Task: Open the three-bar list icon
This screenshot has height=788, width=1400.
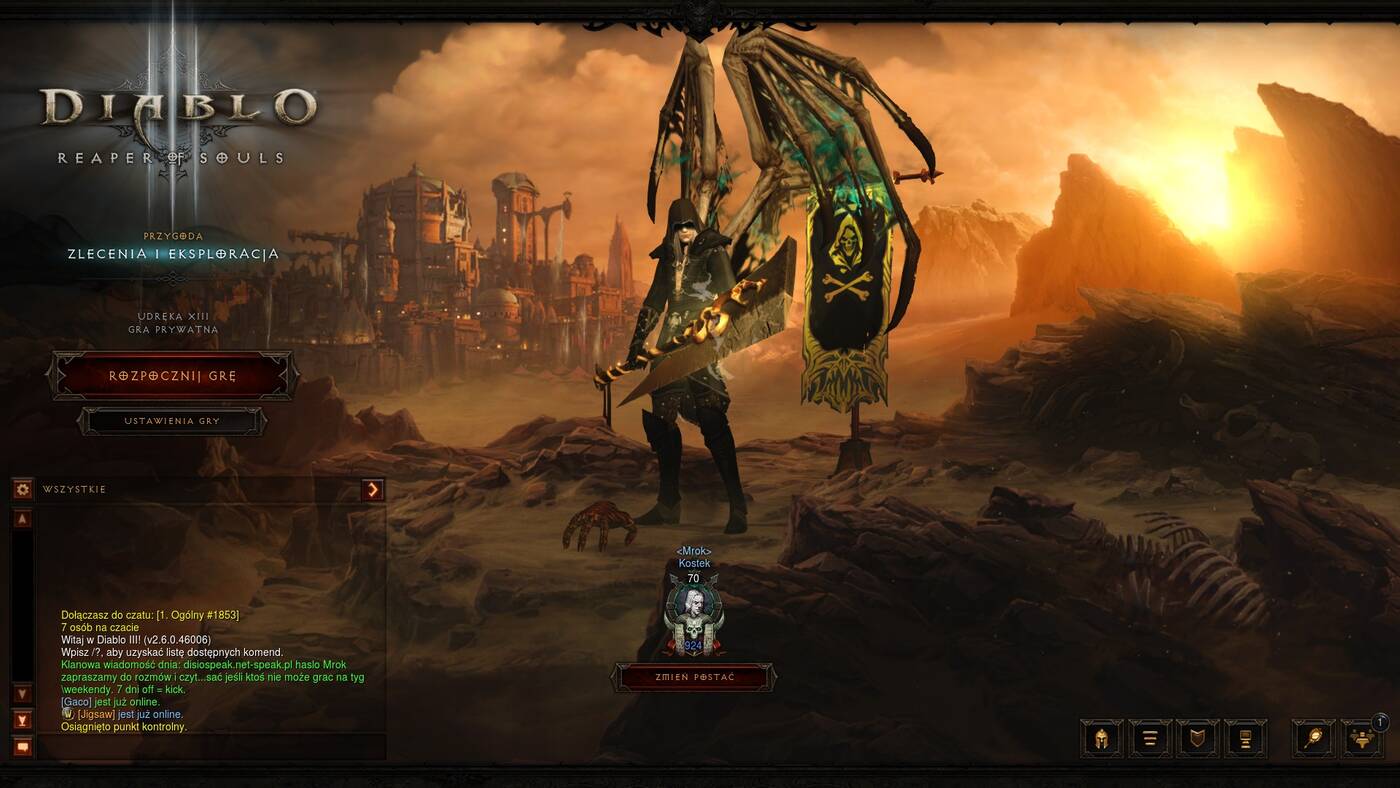Action: coord(1150,739)
